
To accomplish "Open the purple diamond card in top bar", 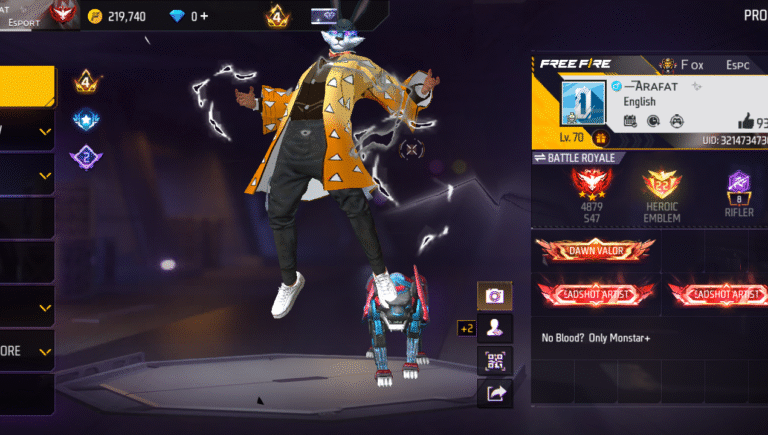I will click(x=324, y=16).
